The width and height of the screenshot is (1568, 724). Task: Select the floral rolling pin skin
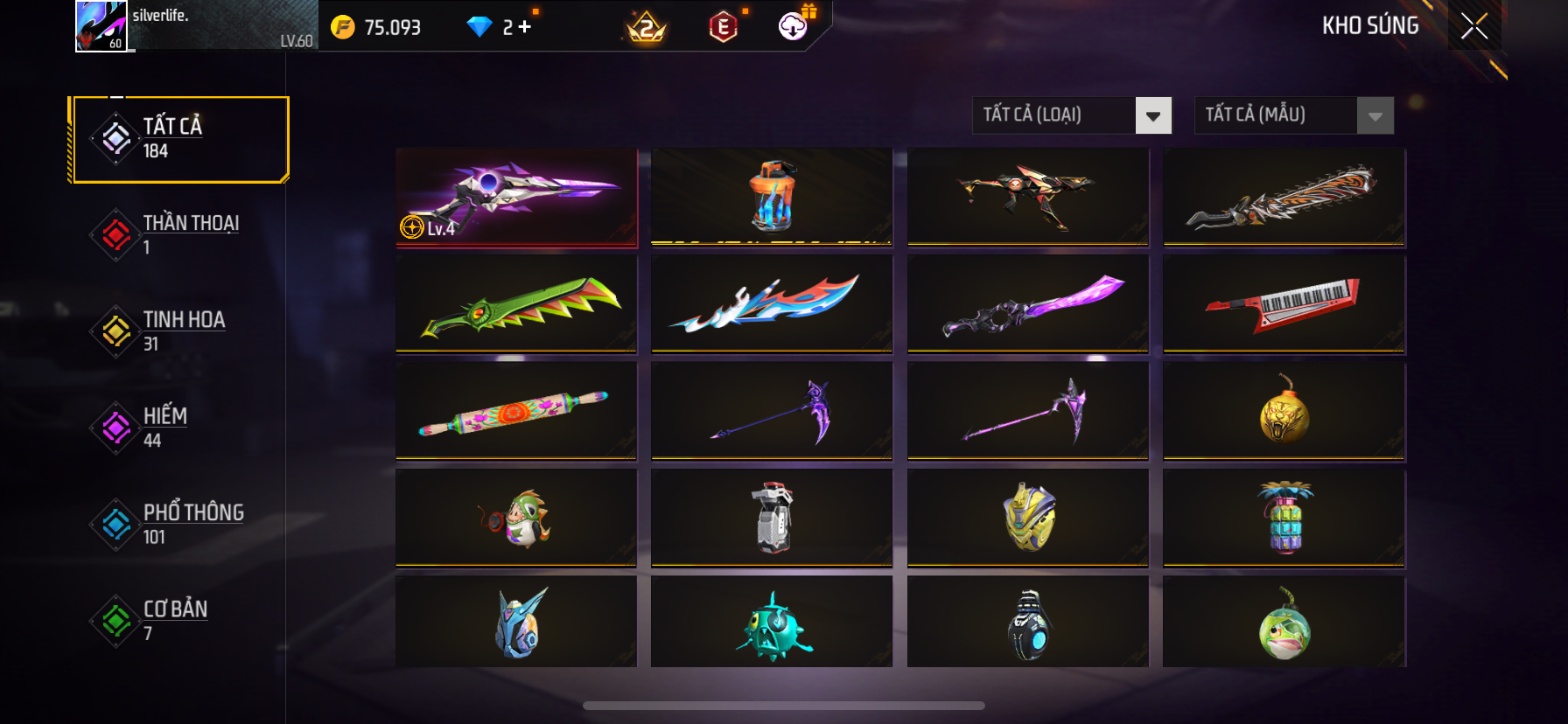pos(516,411)
